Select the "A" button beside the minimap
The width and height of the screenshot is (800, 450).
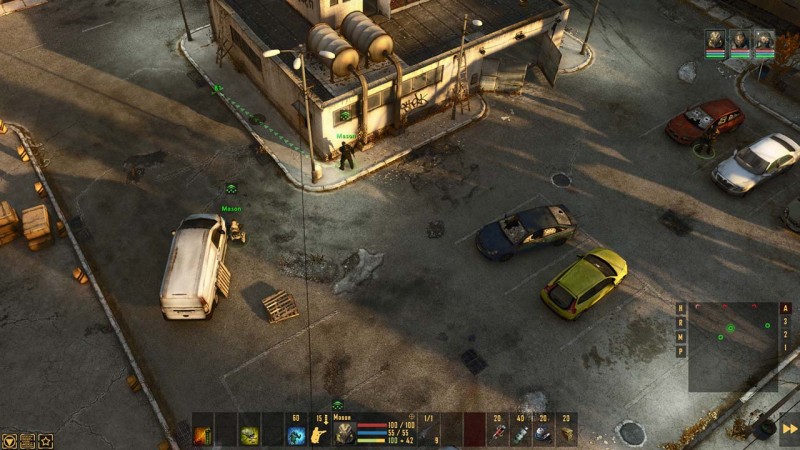pos(786,309)
